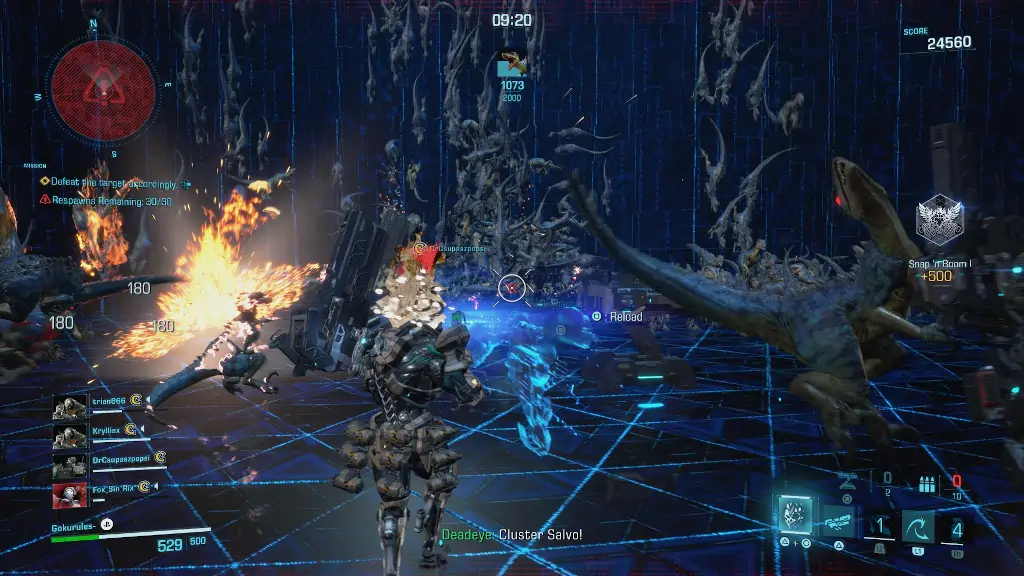The width and height of the screenshot is (1024, 576).
Task: Select the ability showing cooldown number 1
Action: (x=879, y=527)
